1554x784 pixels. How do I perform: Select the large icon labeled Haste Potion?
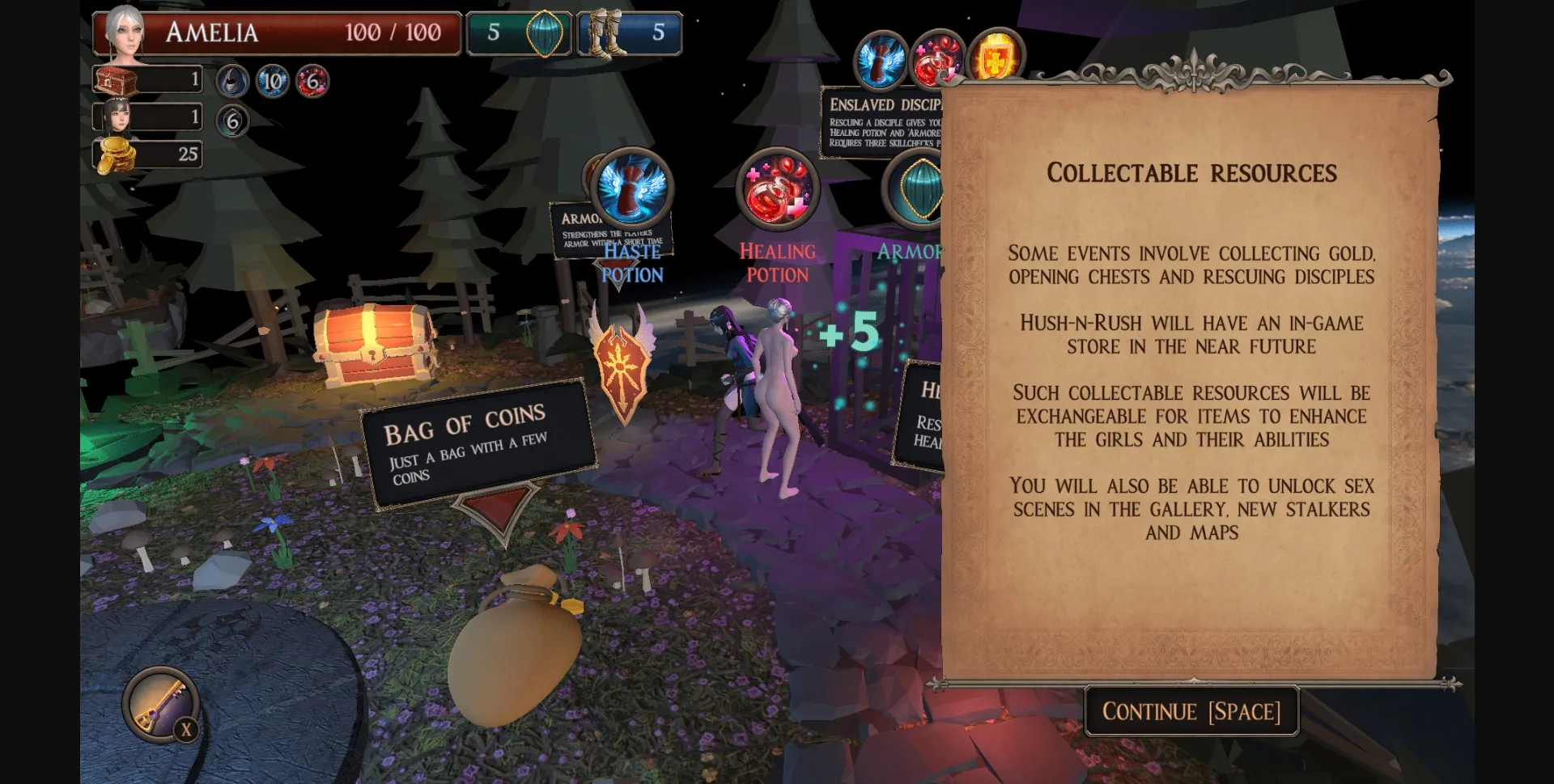(632, 188)
